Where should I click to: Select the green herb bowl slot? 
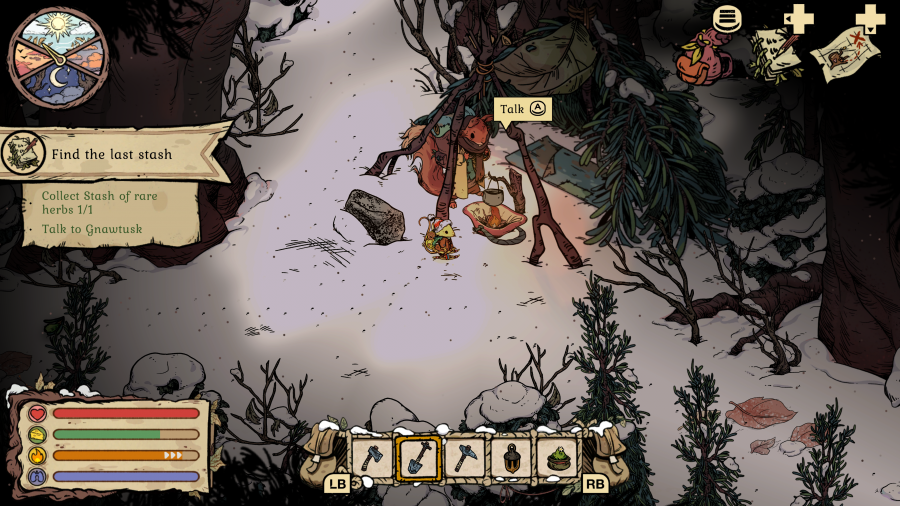coord(558,459)
